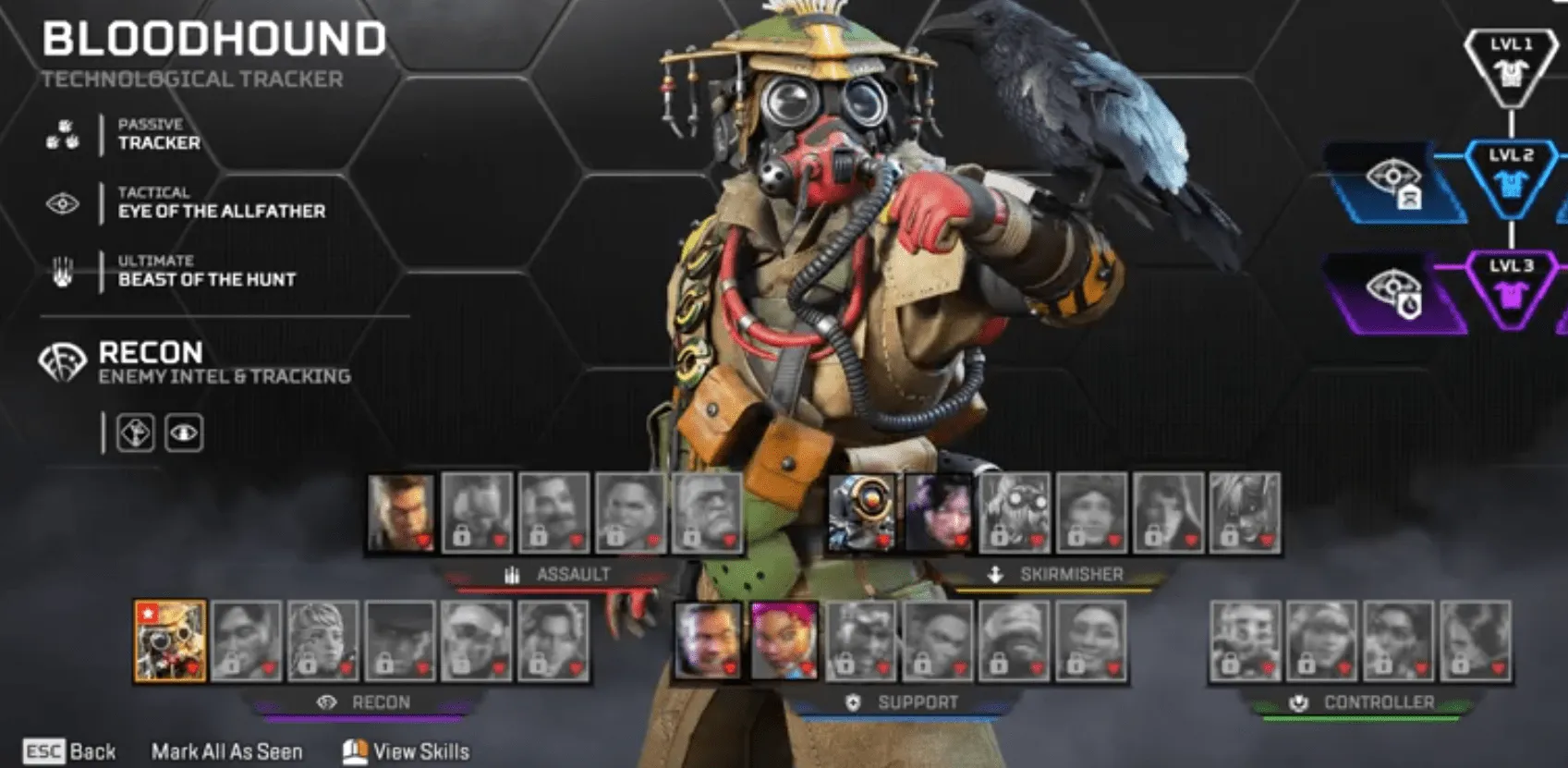Show the Tracker passive ability details
The width and height of the screenshot is (1568, 768).
point(158,135)
